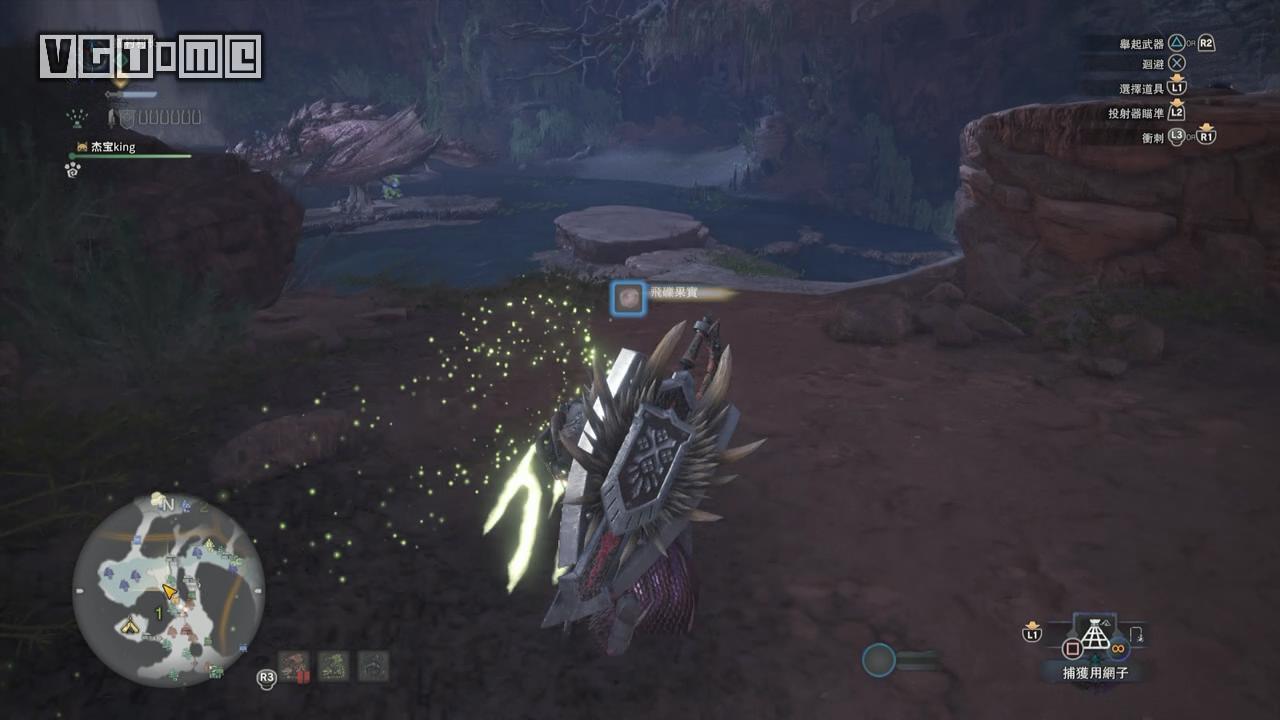Open the circular area minimap

point(168,590)
